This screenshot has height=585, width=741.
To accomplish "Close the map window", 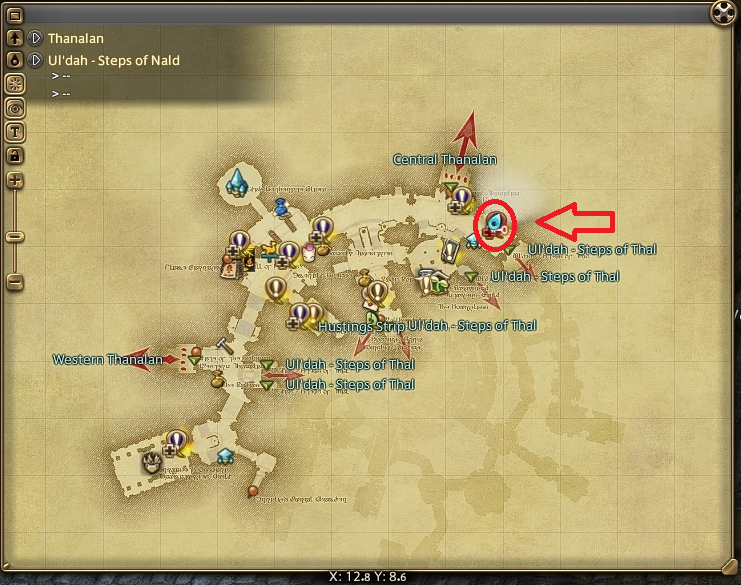I will tap(722, 13).
